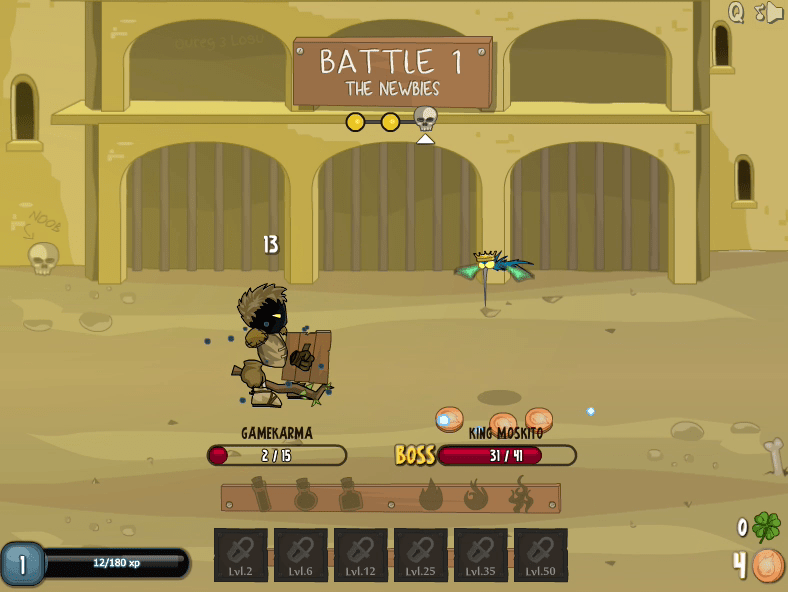
Task: Use the round flask potion slot
Action: click(306, 494)
